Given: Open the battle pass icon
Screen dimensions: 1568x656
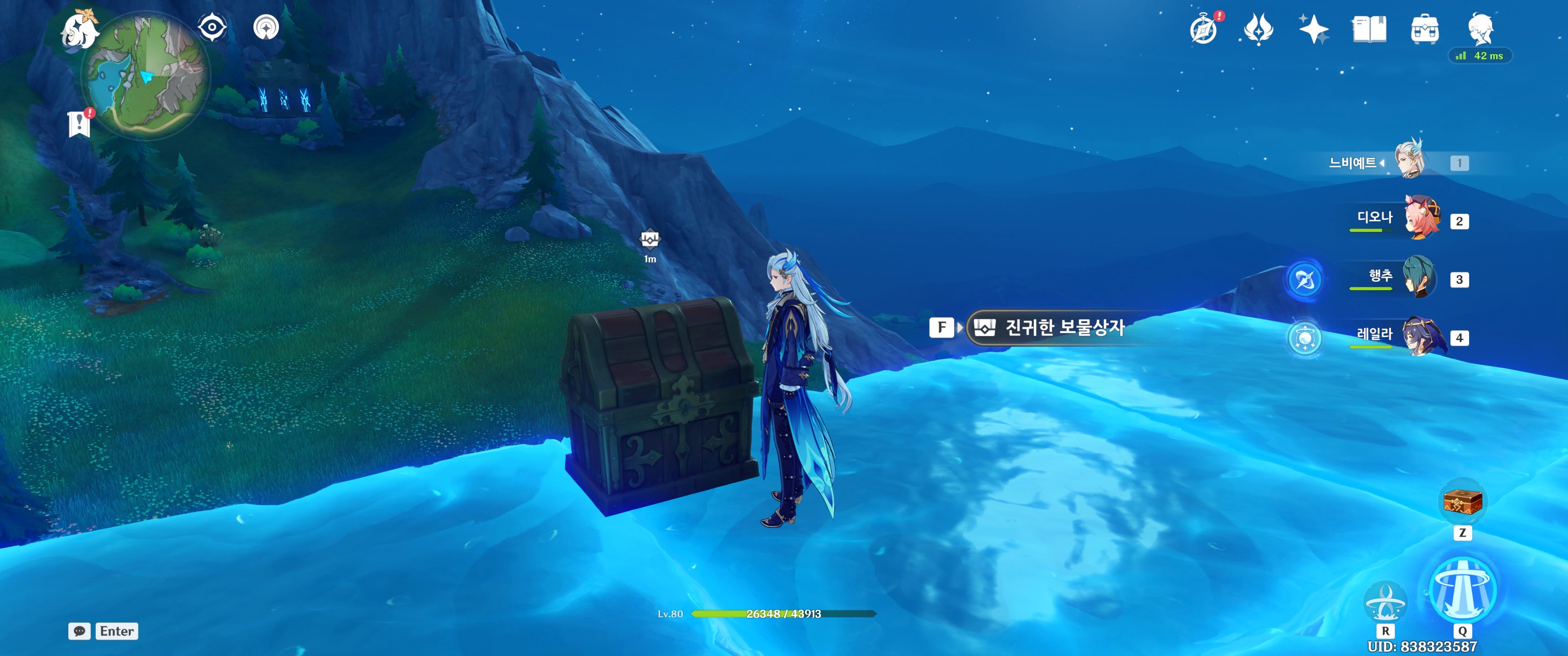Looking at the screenshot, I should click(1258, 29).
